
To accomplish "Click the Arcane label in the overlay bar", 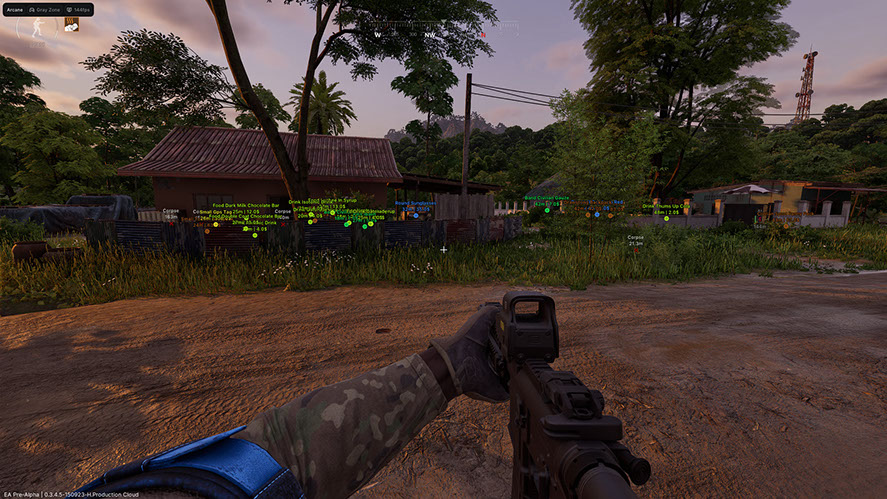I will (13, 9).
